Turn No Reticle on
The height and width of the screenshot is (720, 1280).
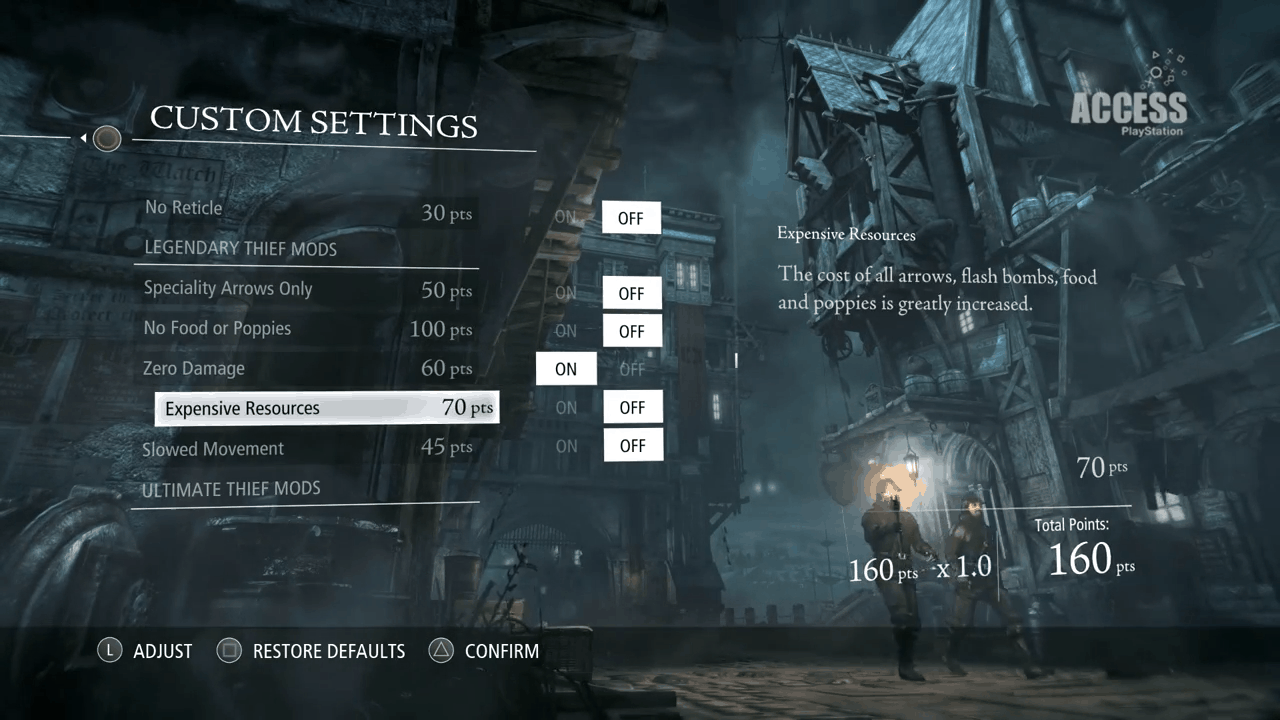[566, 217]
